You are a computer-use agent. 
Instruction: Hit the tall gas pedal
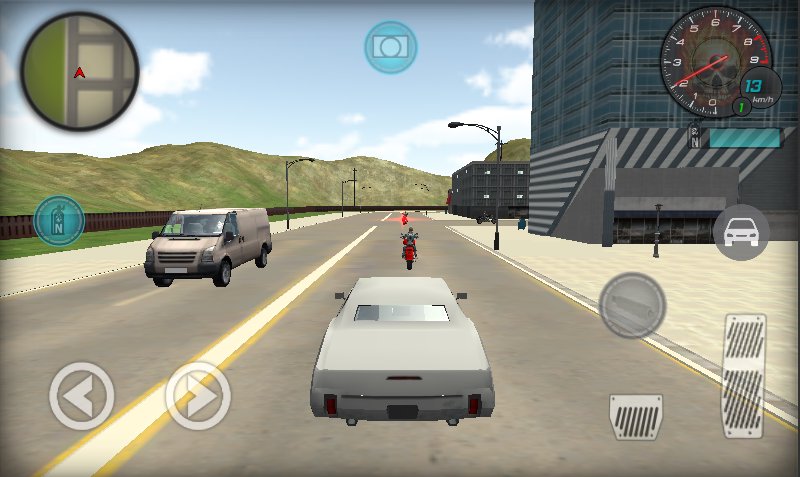coord(744,375)
